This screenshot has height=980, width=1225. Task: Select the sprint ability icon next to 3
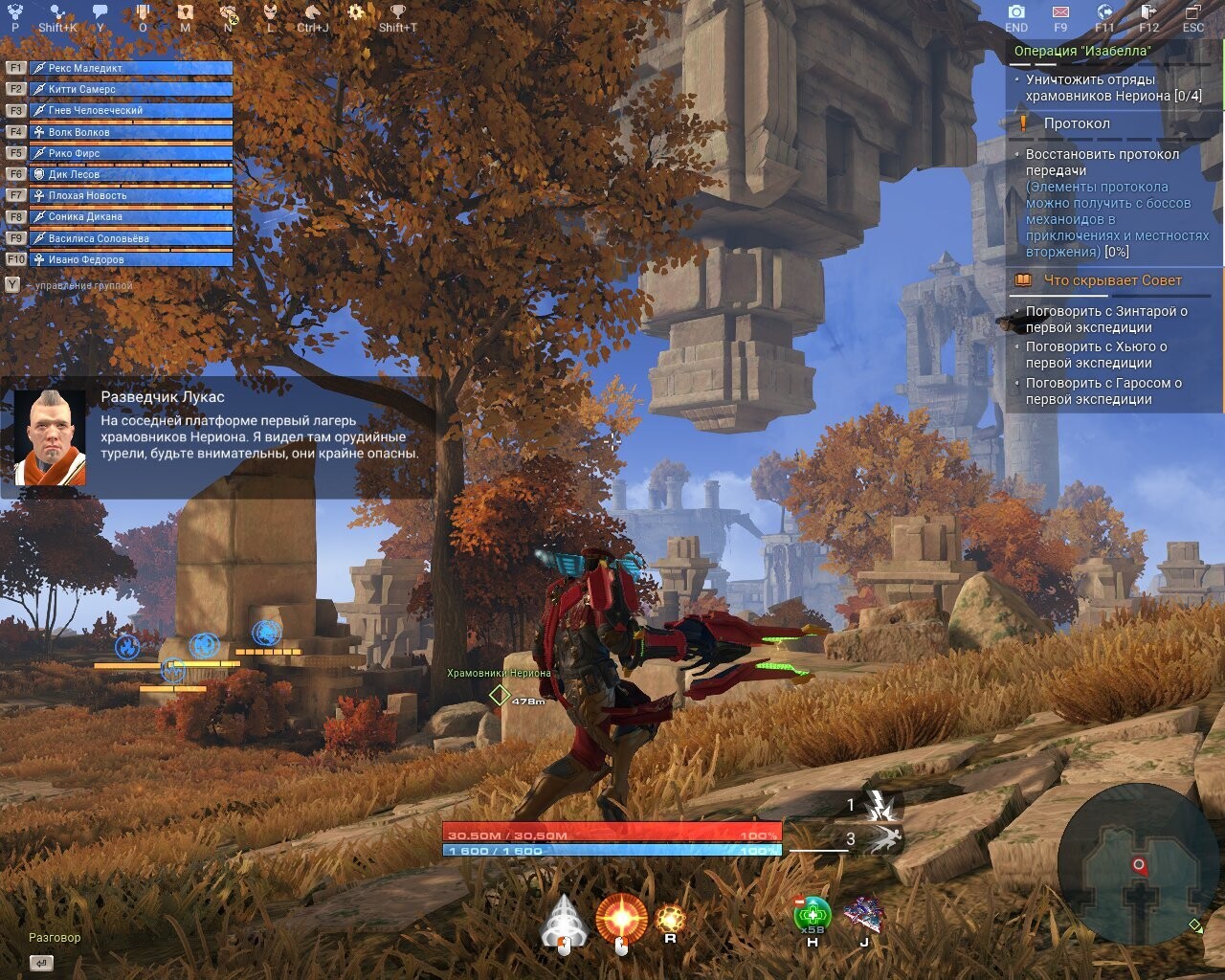pyautogui.click(x=885, y=842)
